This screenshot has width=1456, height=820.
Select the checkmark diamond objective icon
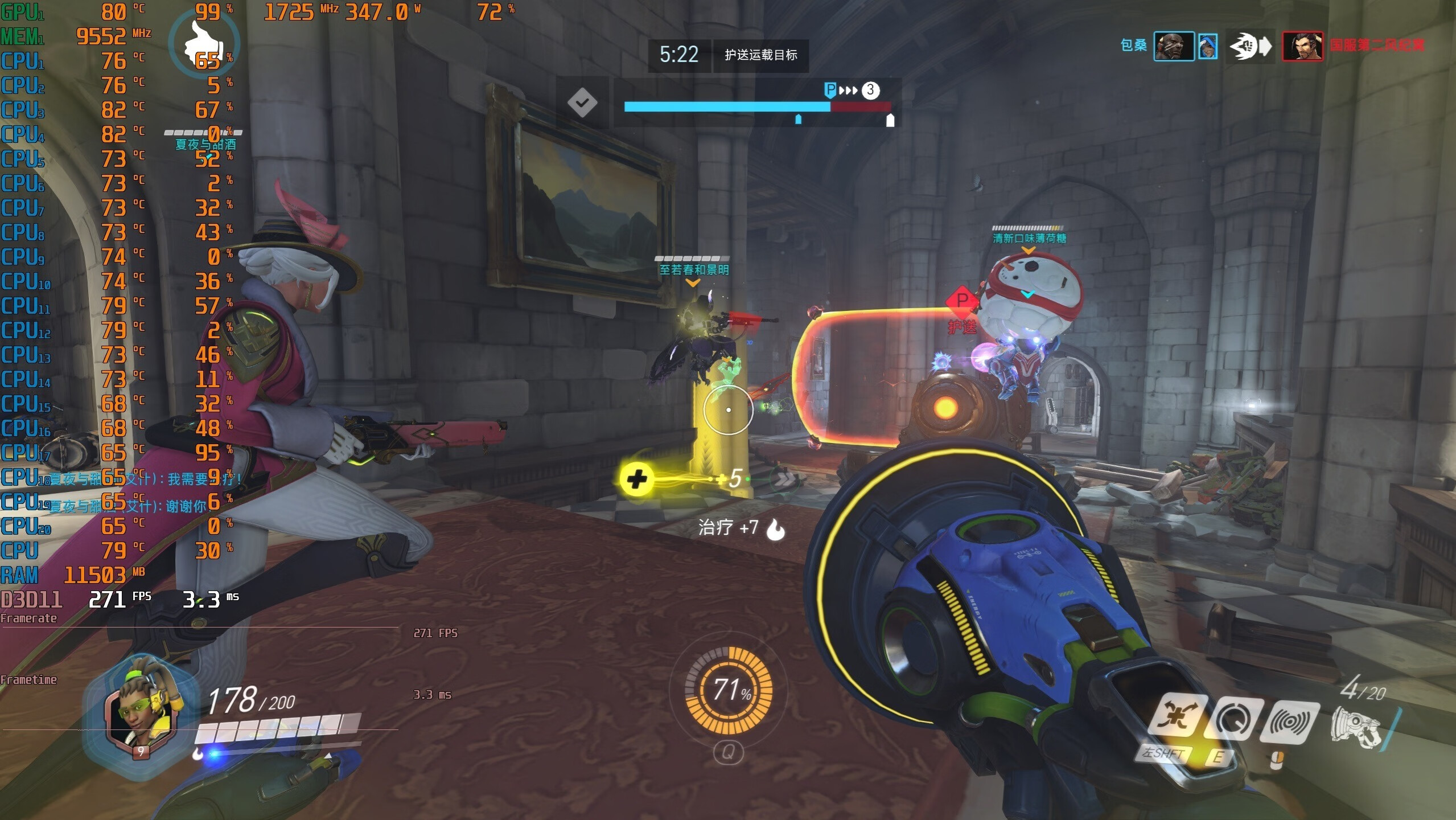click(x=582, y=103)
